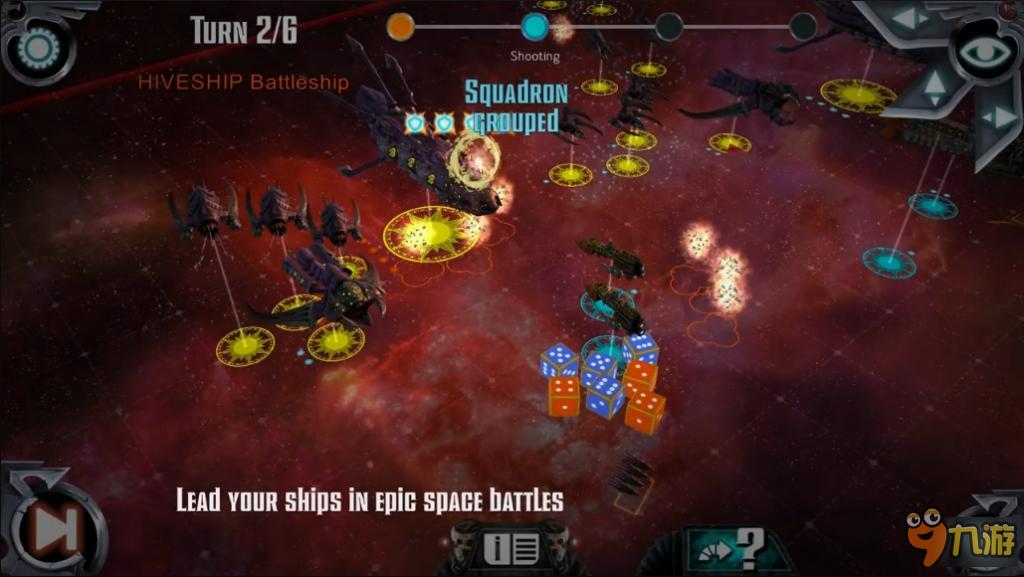Select the last phase marker on the track

802,27
